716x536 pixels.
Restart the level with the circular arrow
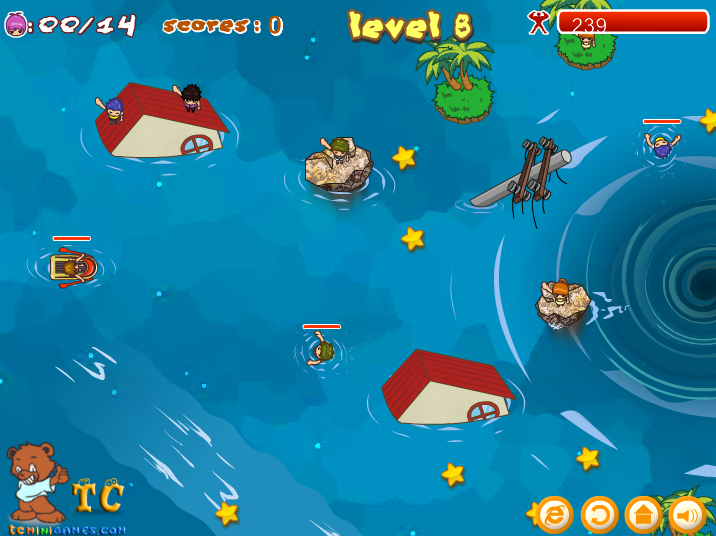599,515
